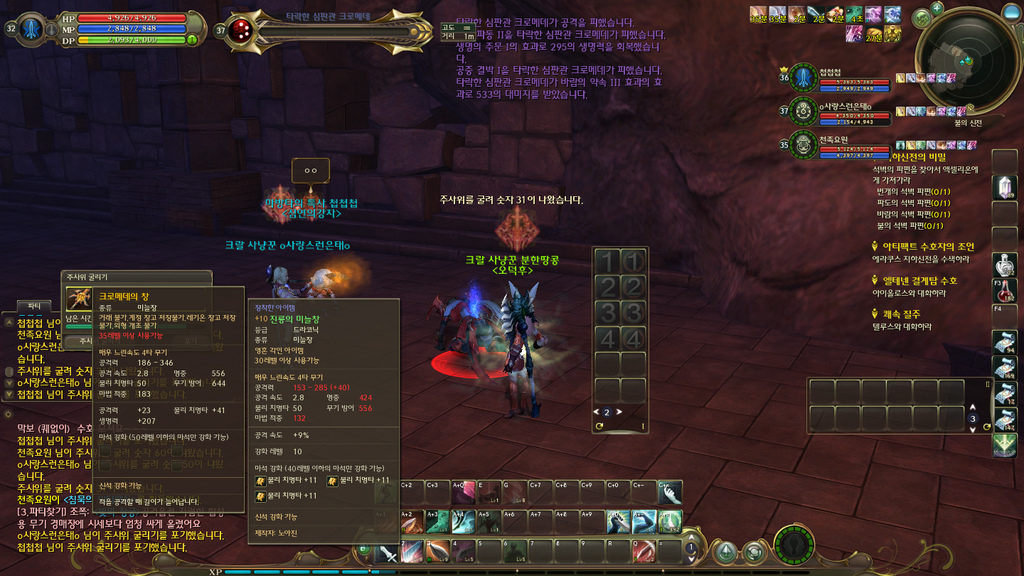Open the 엘테넨 결계탑 수호 quest entry
This screenshot has width=1024, height=576.
point(919,281)
